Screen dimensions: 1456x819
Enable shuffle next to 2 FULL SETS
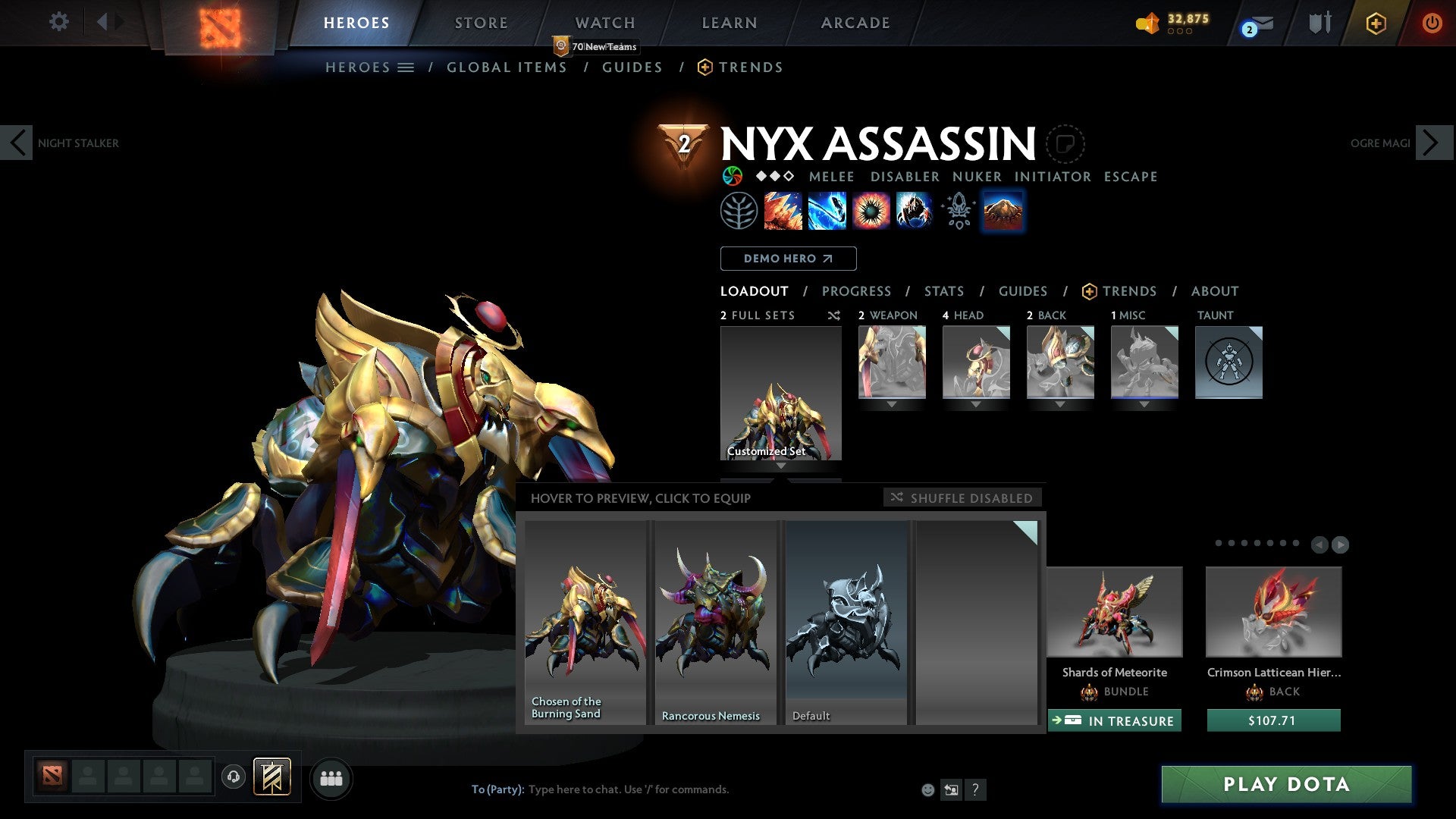(833, 315)
